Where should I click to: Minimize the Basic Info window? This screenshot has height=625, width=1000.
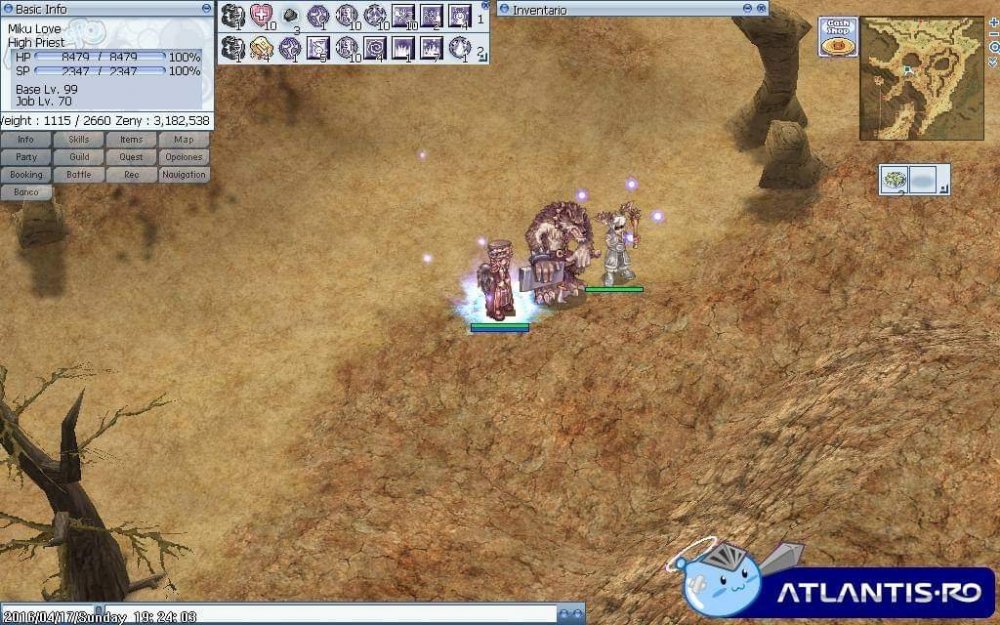(206, 9)
